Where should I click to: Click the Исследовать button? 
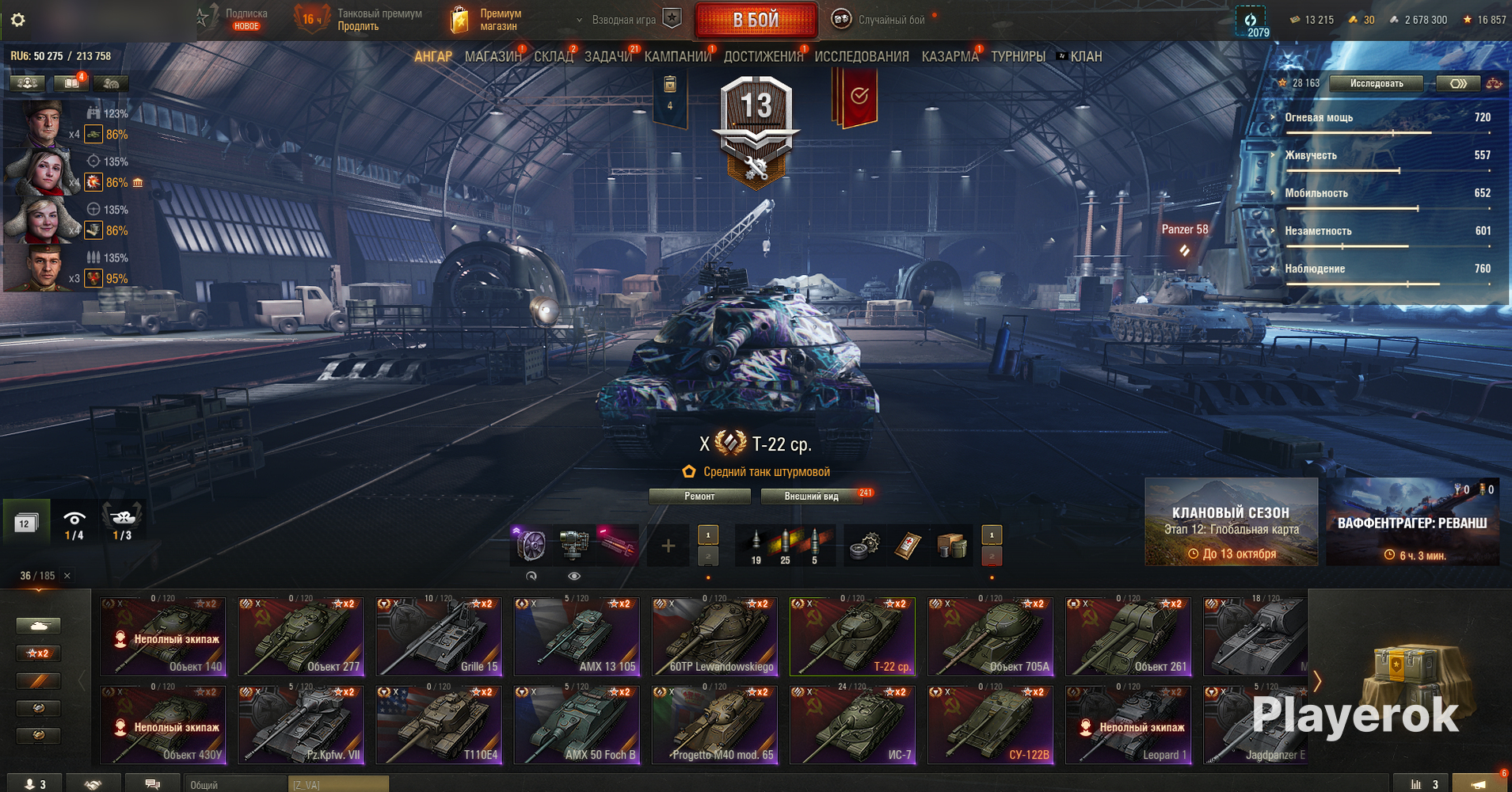click(1376, 83)
